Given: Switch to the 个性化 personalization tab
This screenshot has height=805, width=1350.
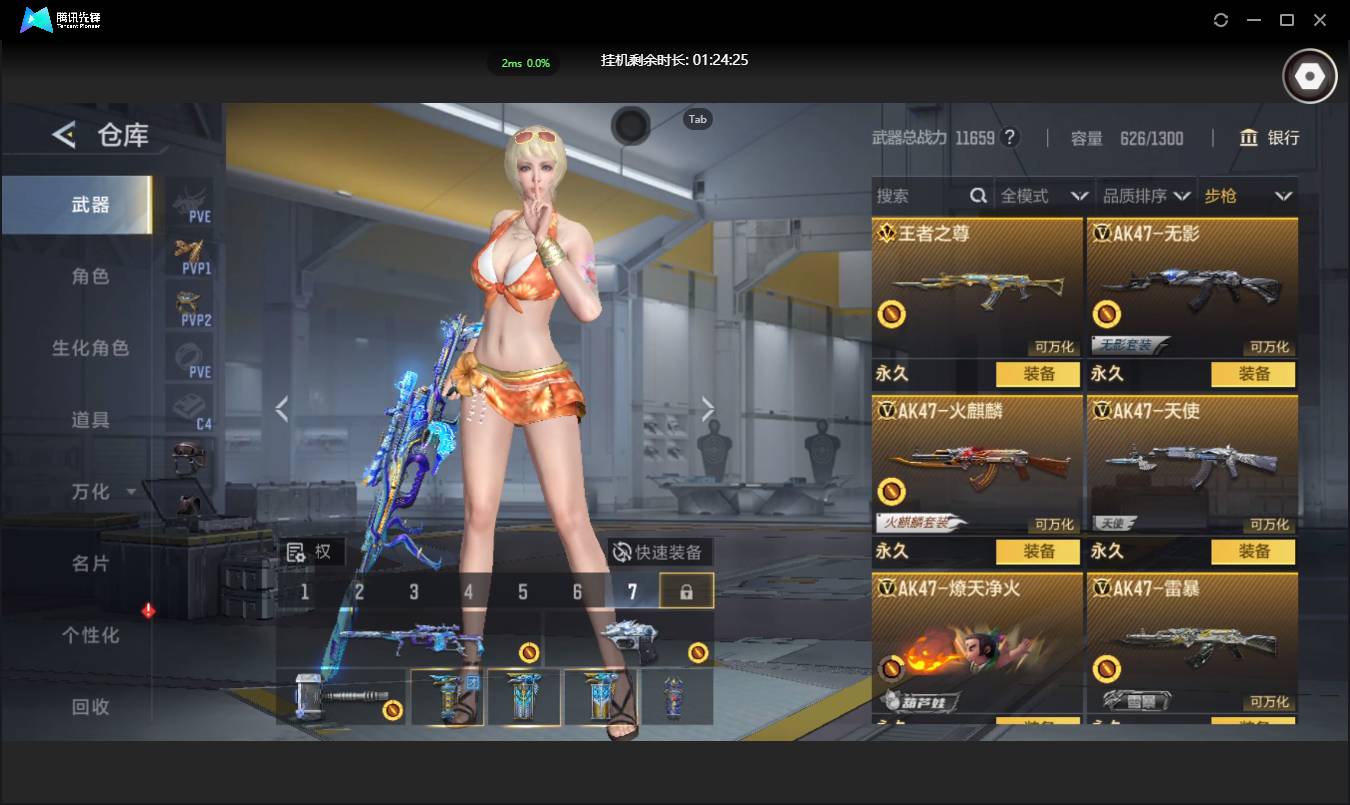Looking at the screenshot, I should (x=90, y=636).
